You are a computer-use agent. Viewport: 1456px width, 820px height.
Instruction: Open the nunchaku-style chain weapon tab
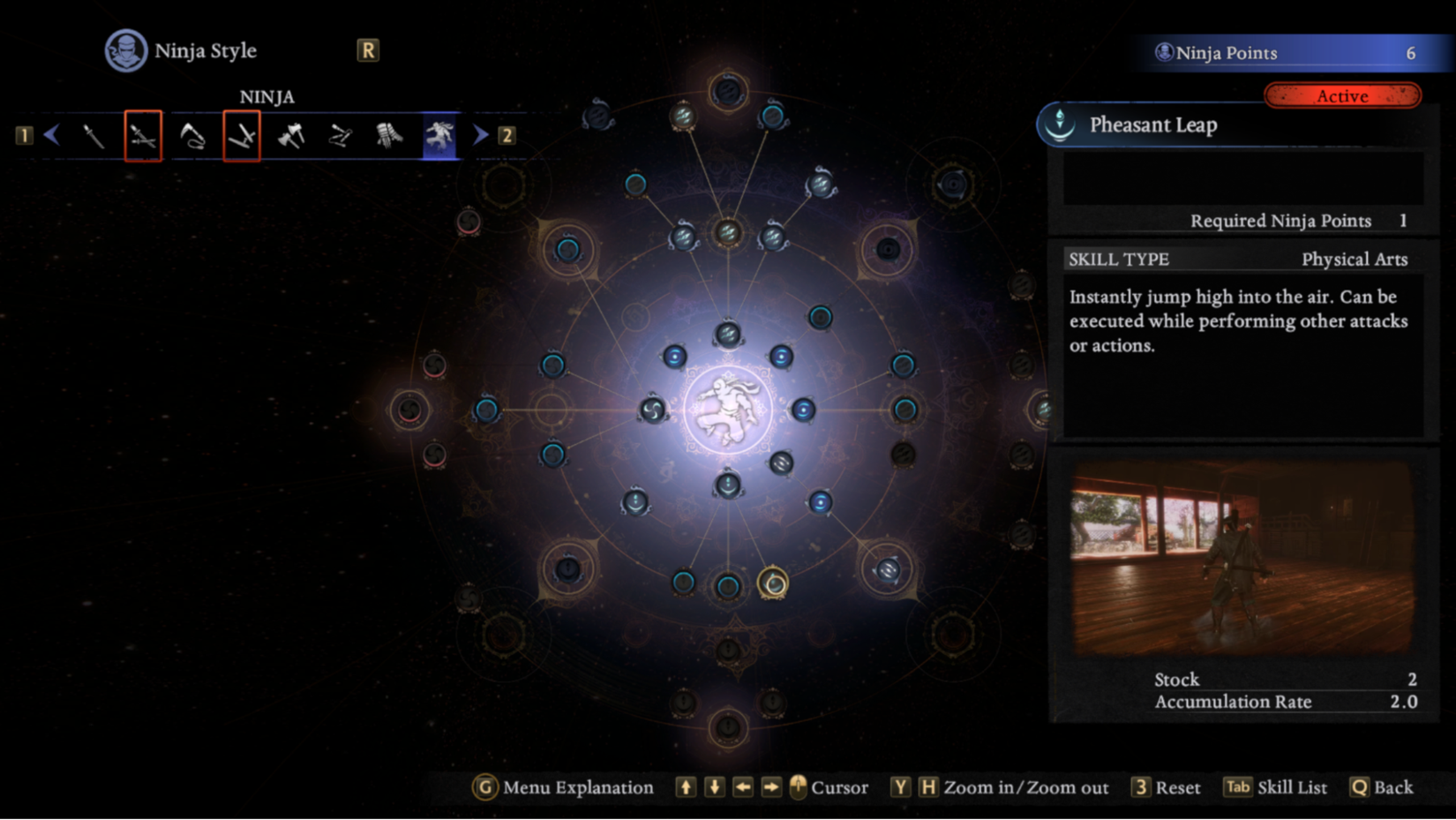(x=340, y=136)
